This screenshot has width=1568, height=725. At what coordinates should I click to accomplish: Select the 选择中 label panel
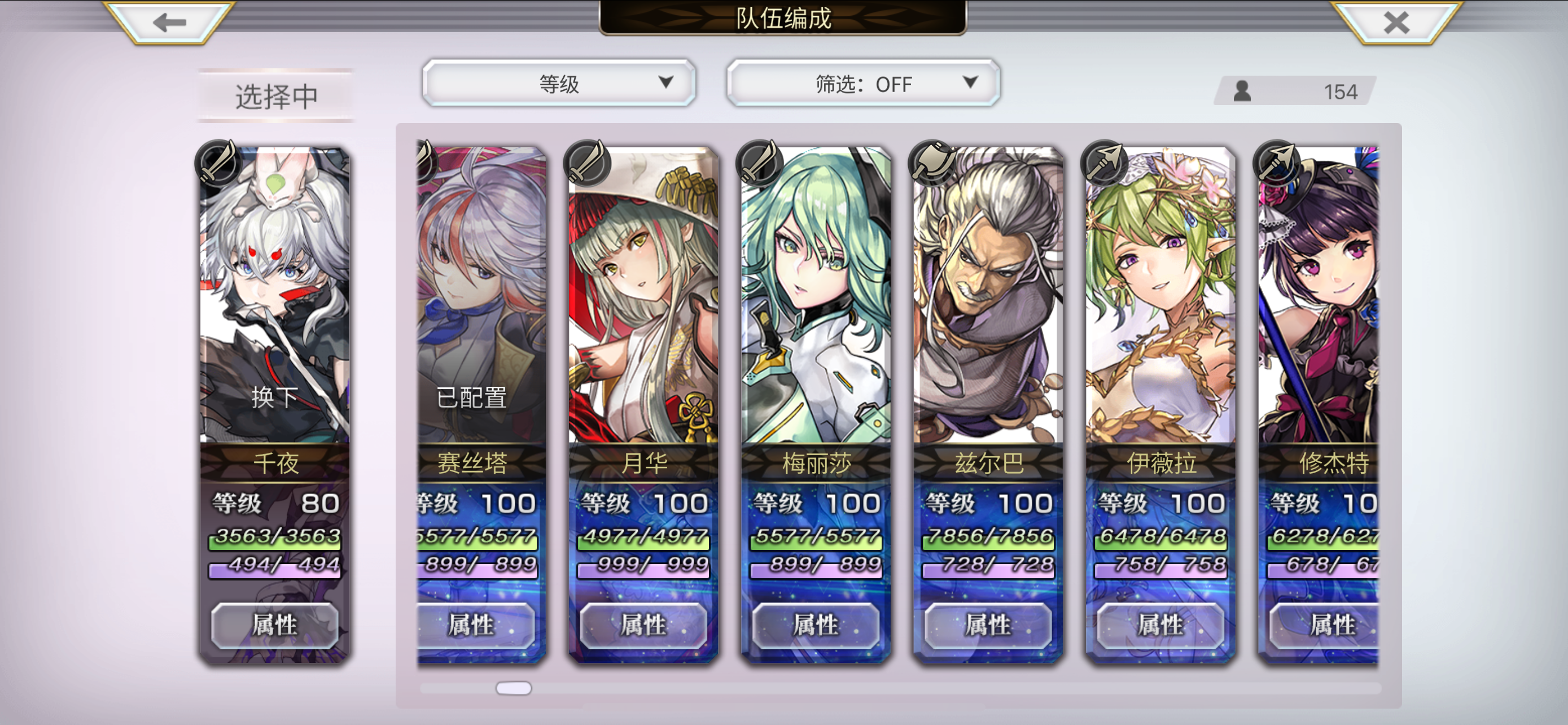point(274,94)
